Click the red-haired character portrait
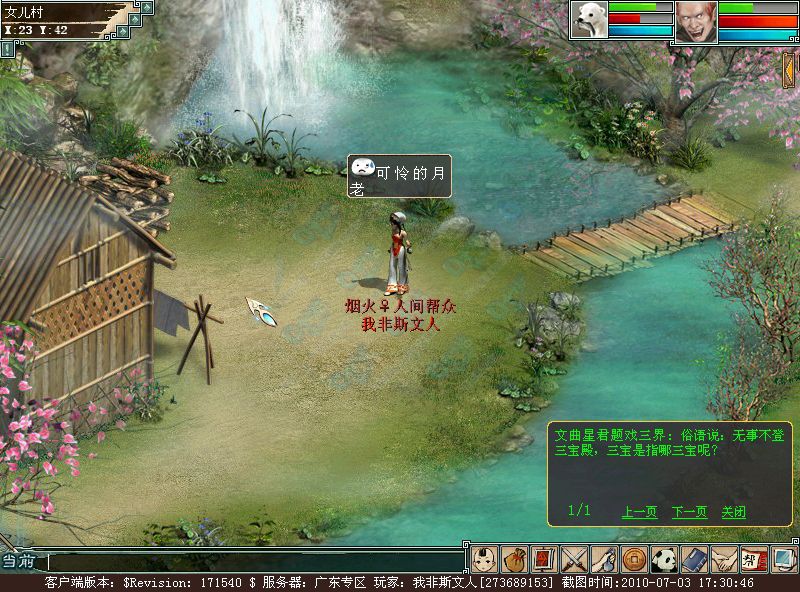 coord(696,21)
